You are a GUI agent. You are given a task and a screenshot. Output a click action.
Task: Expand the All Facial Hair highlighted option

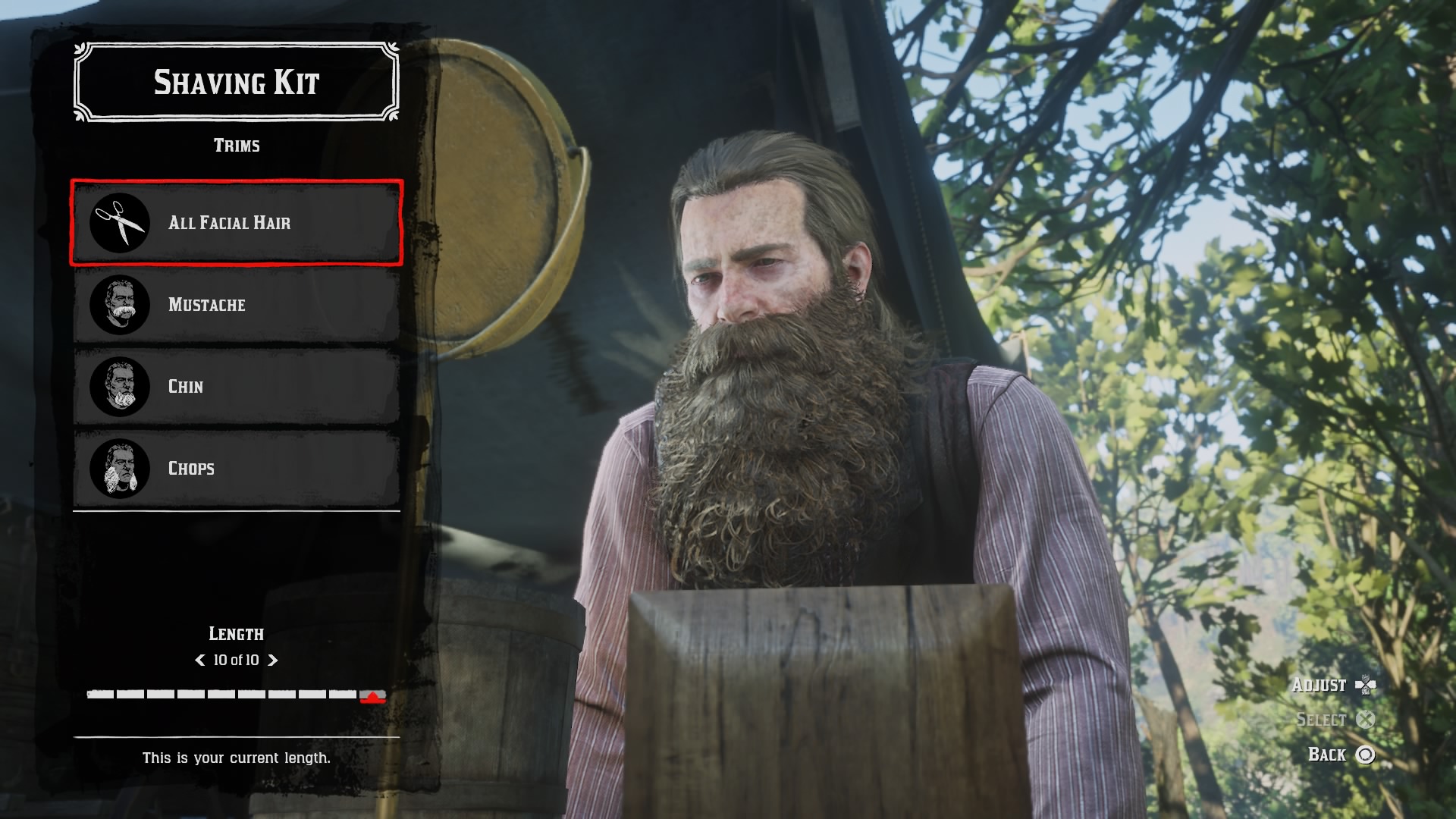(x=235, y=223)
